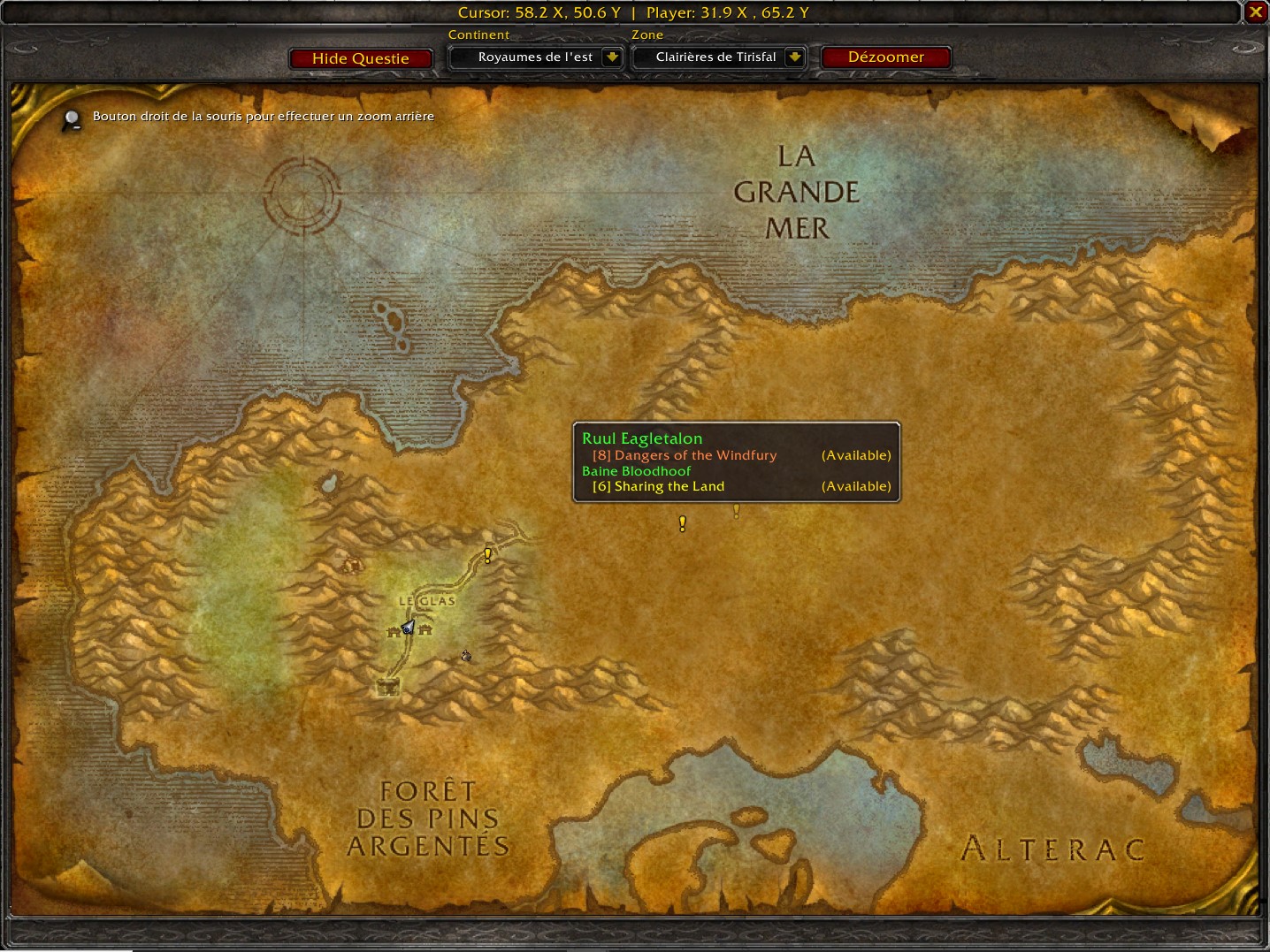1270x952 pixels.
Task: Click the grey bag quest marker on the map
Action: 465,656
